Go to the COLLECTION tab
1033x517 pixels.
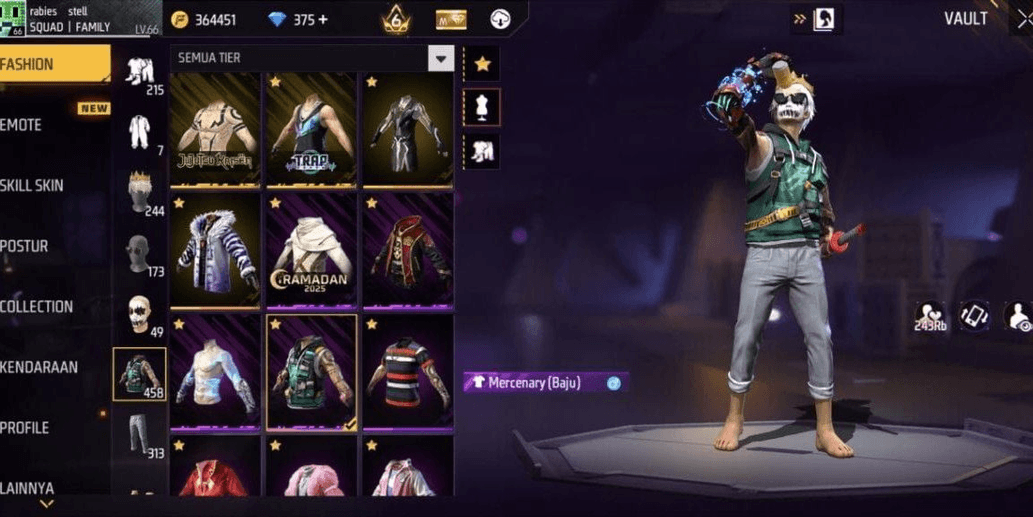50,307
